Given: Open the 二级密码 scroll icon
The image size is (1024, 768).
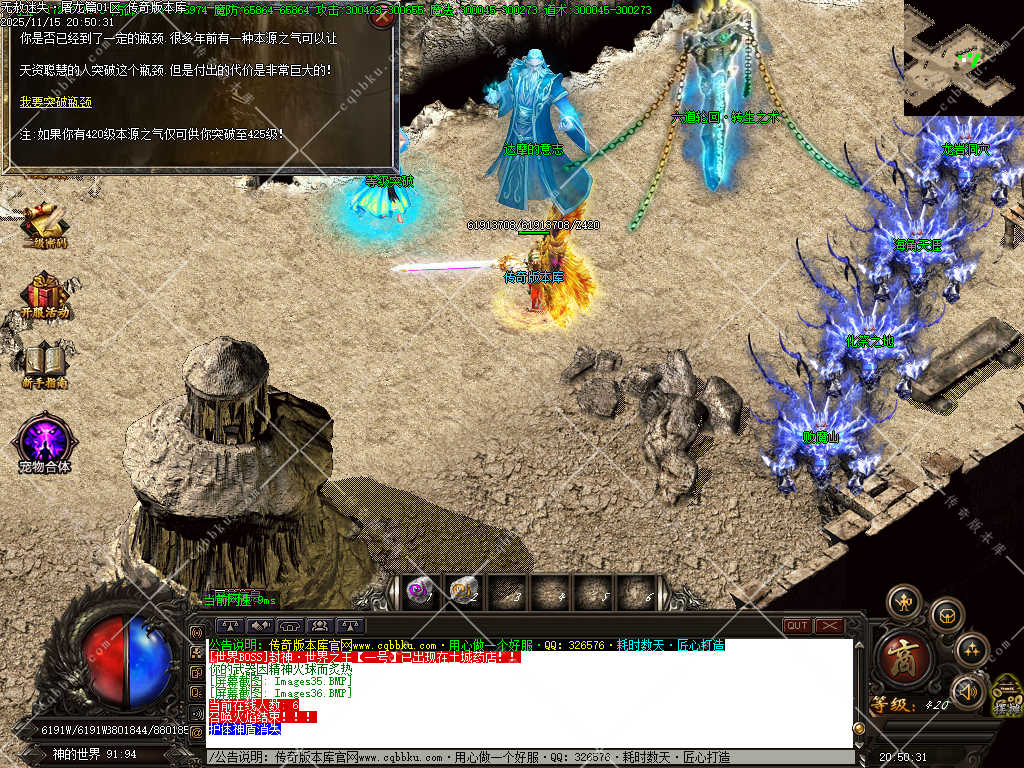Looking at the screenshot, I should [x=45, y=223].
